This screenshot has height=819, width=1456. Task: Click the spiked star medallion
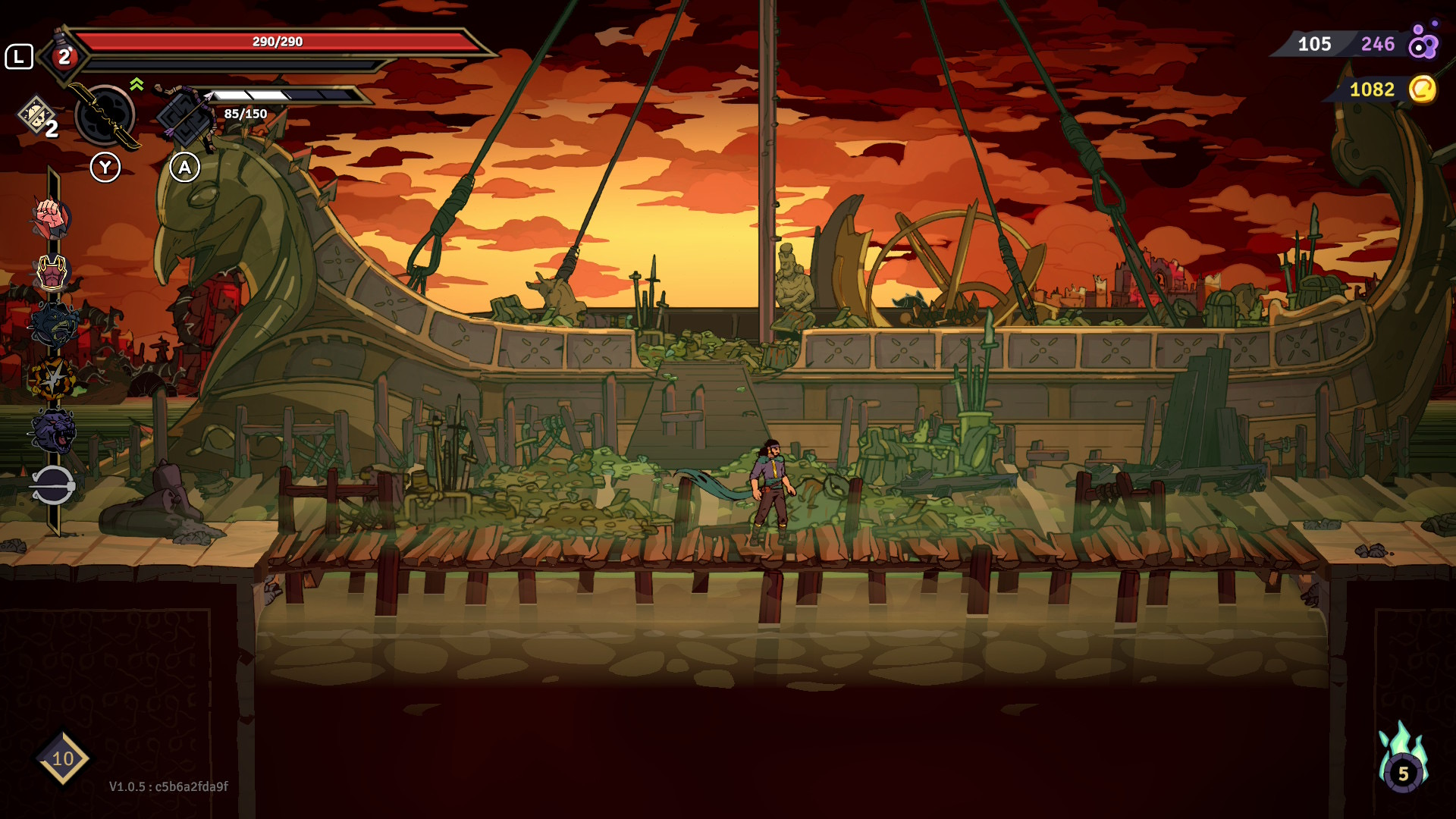[x=52, y=378]
